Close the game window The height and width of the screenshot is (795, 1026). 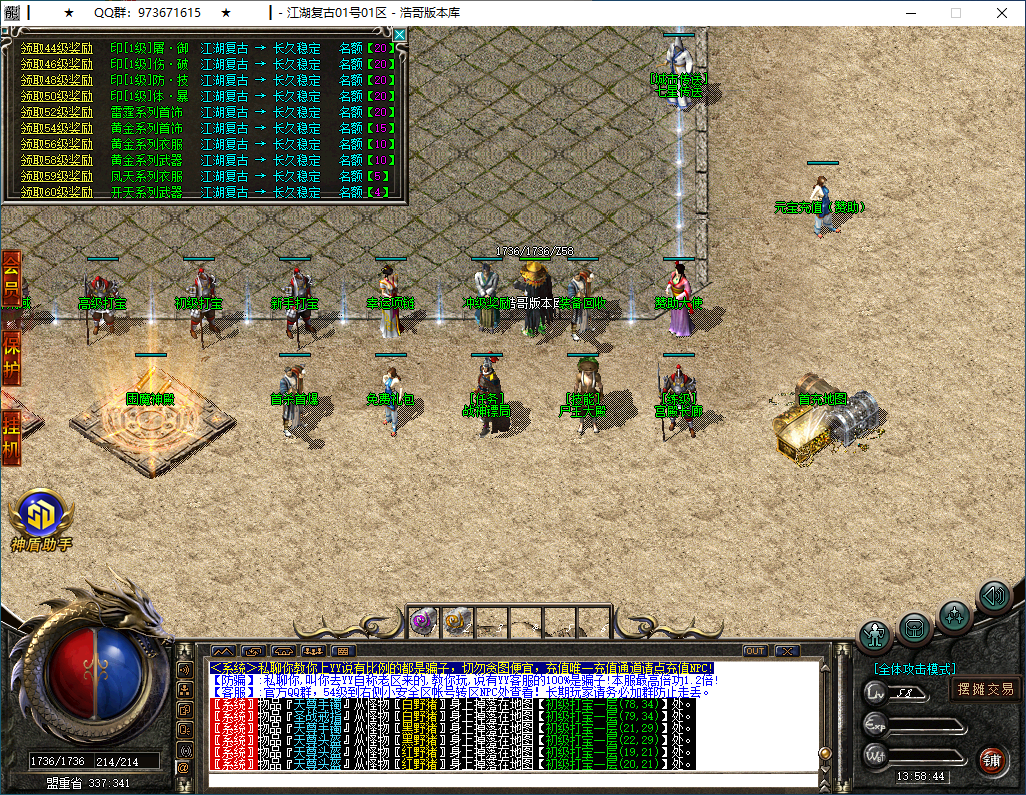pyautogui.click(x=1002, y=13)
